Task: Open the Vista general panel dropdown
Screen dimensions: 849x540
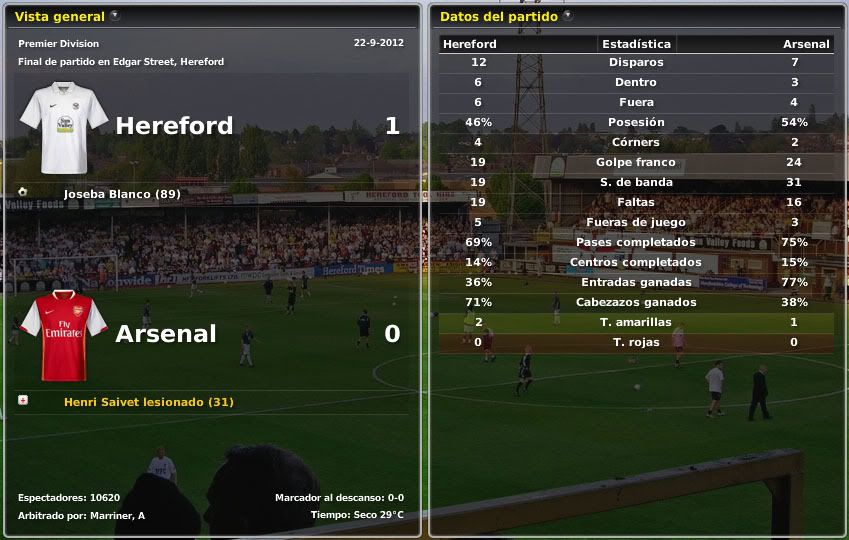Action: pyautogui.click(x=115, y=16)
